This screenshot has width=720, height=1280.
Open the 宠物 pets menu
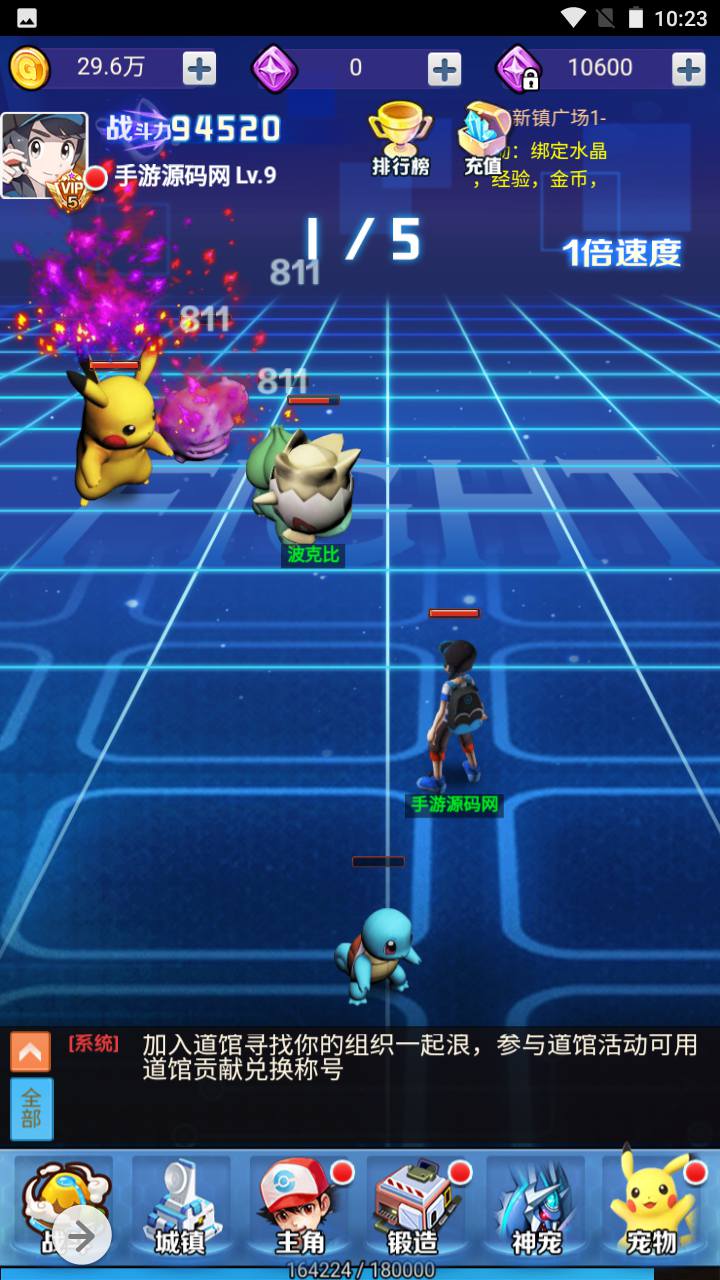click(x=654, y=1208)
